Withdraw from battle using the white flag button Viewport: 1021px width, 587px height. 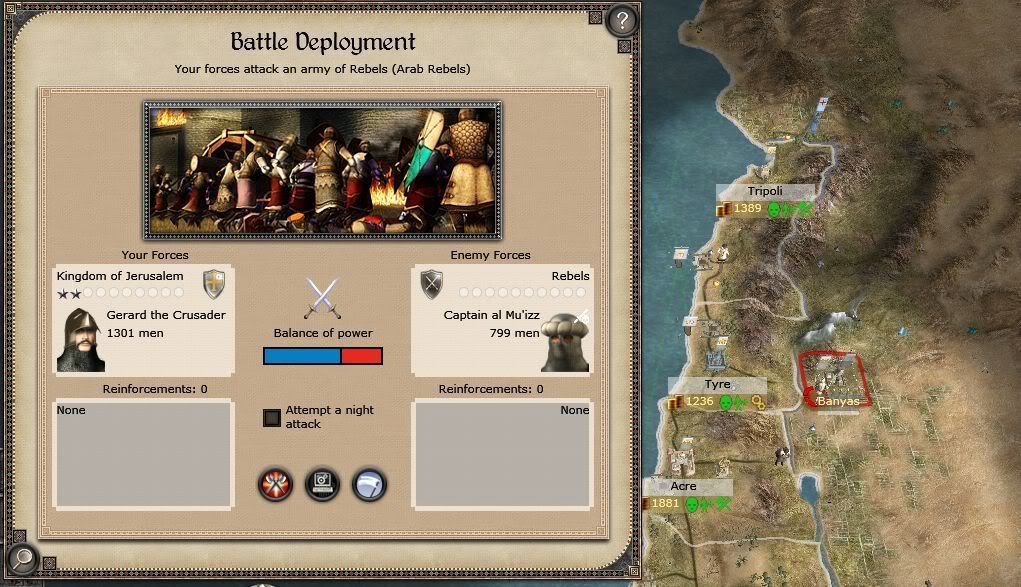pos(369,485)
